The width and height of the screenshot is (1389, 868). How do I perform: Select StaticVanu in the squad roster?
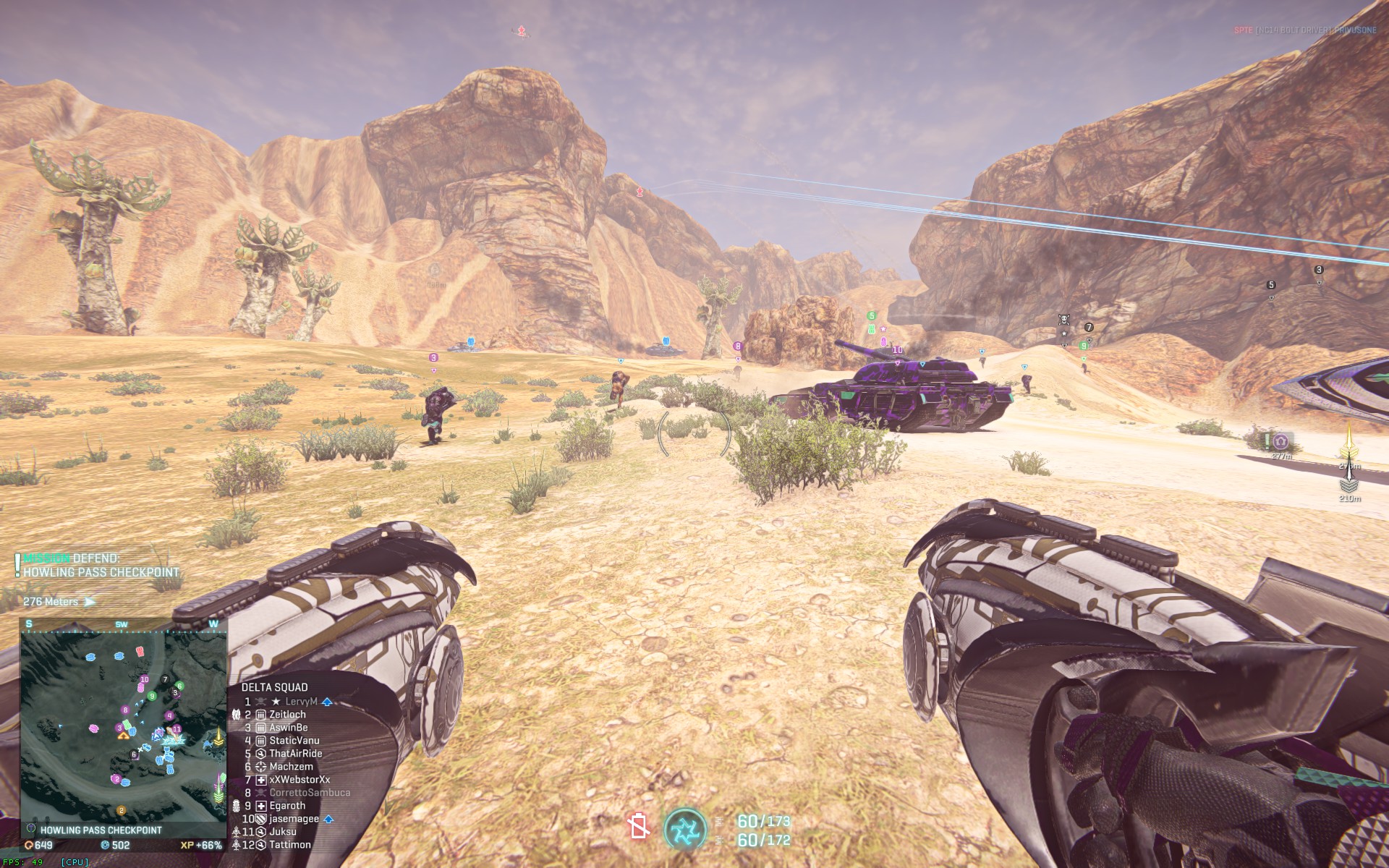coord(294,741)
